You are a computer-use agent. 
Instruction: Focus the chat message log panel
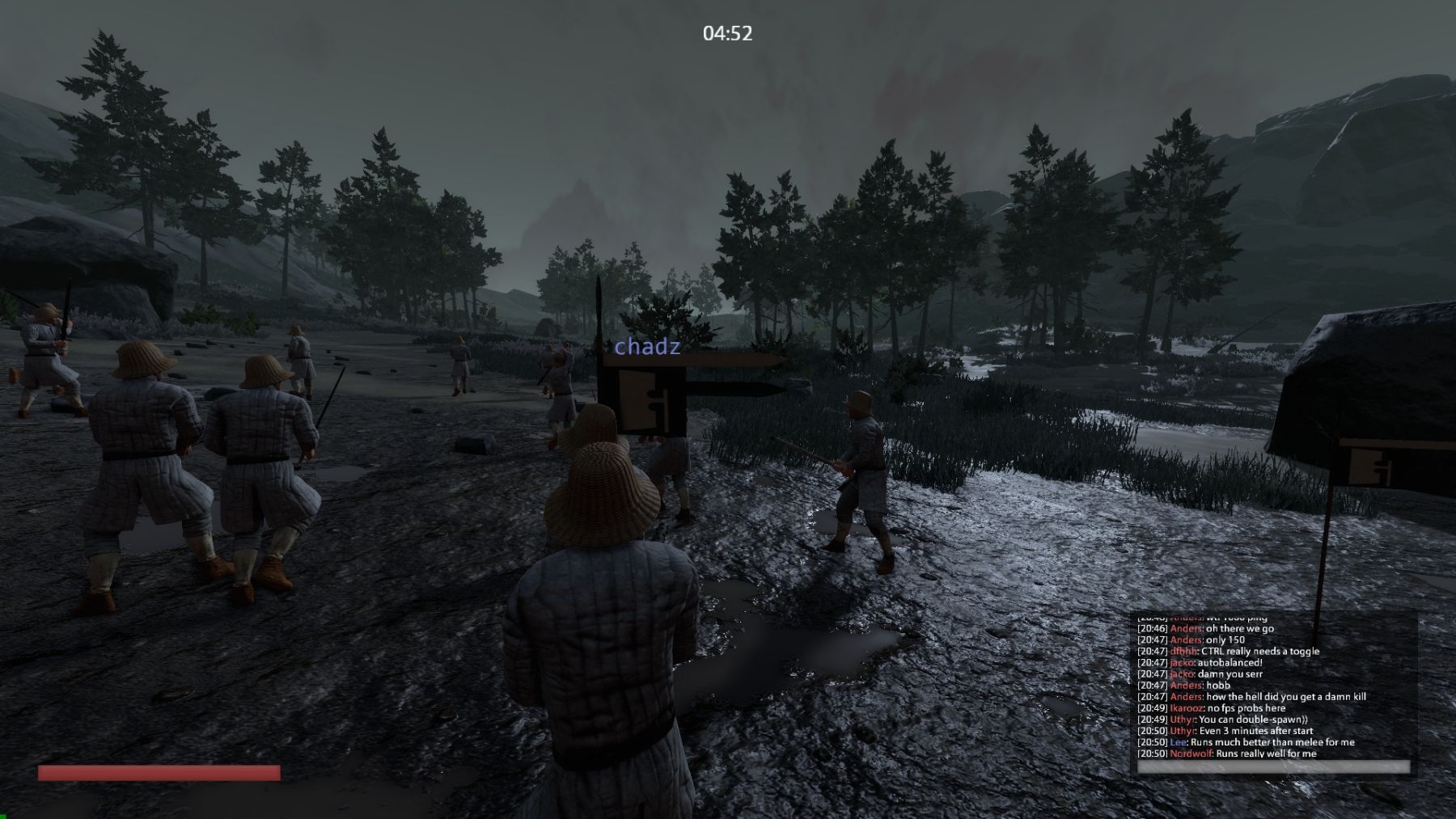[x=1273, y=686]
